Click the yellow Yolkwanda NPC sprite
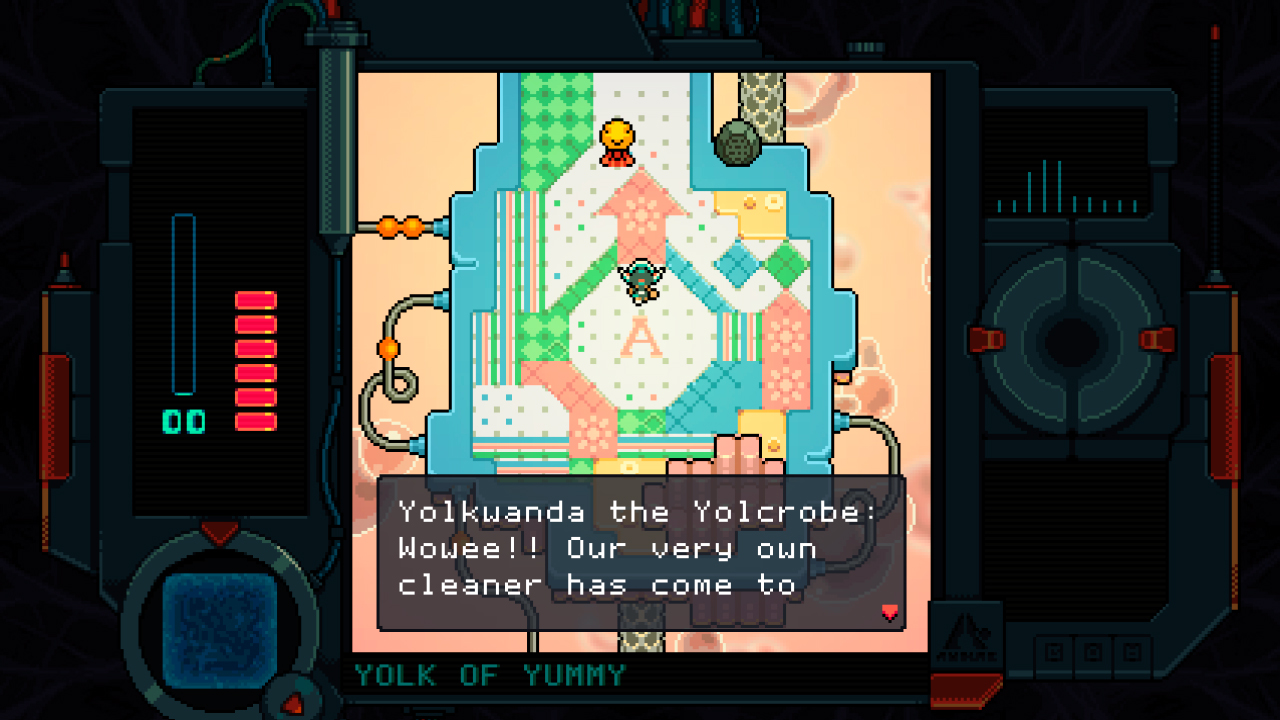 [x=616, y=142]
